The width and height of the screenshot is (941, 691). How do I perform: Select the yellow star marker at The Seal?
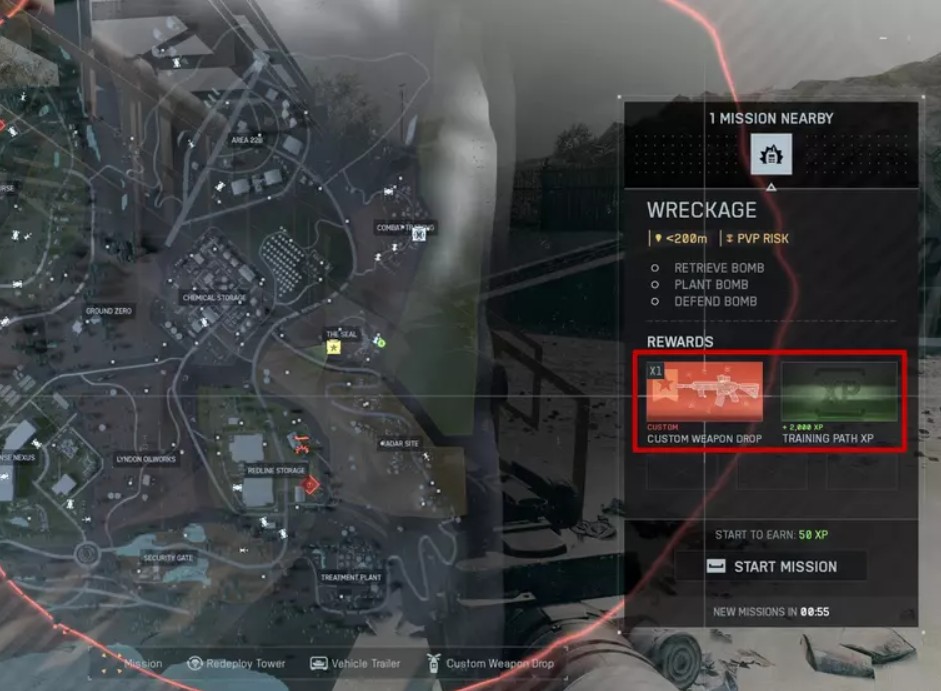coord(333,347)
